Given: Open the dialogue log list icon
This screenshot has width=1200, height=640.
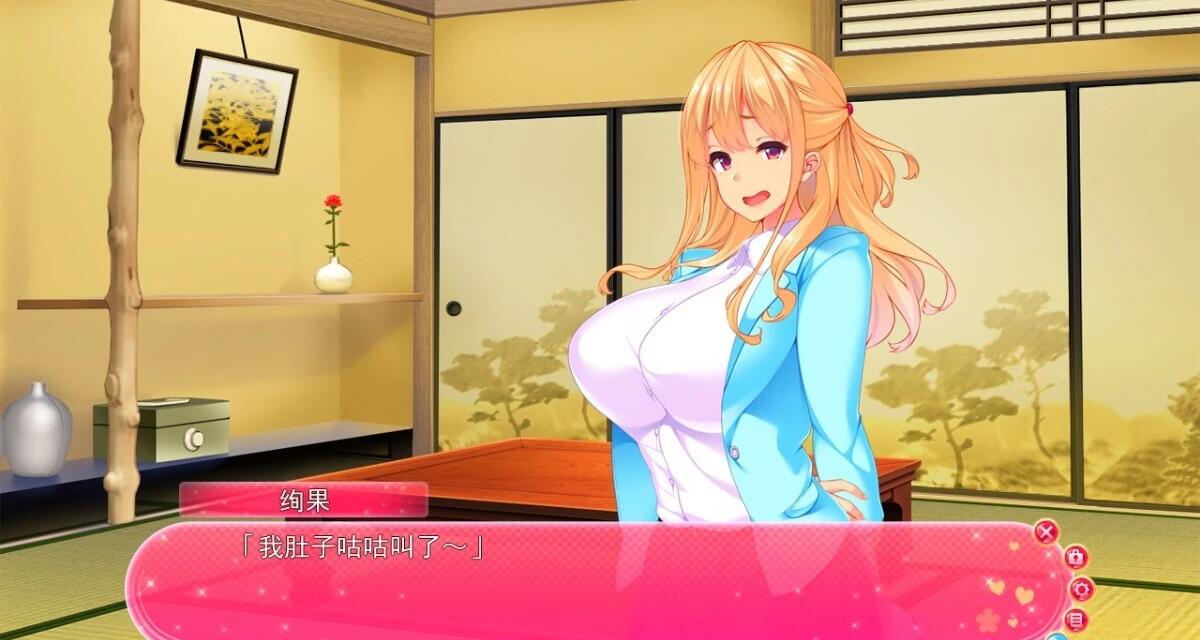Looking at the screenshot, I should click(1078, 619).
